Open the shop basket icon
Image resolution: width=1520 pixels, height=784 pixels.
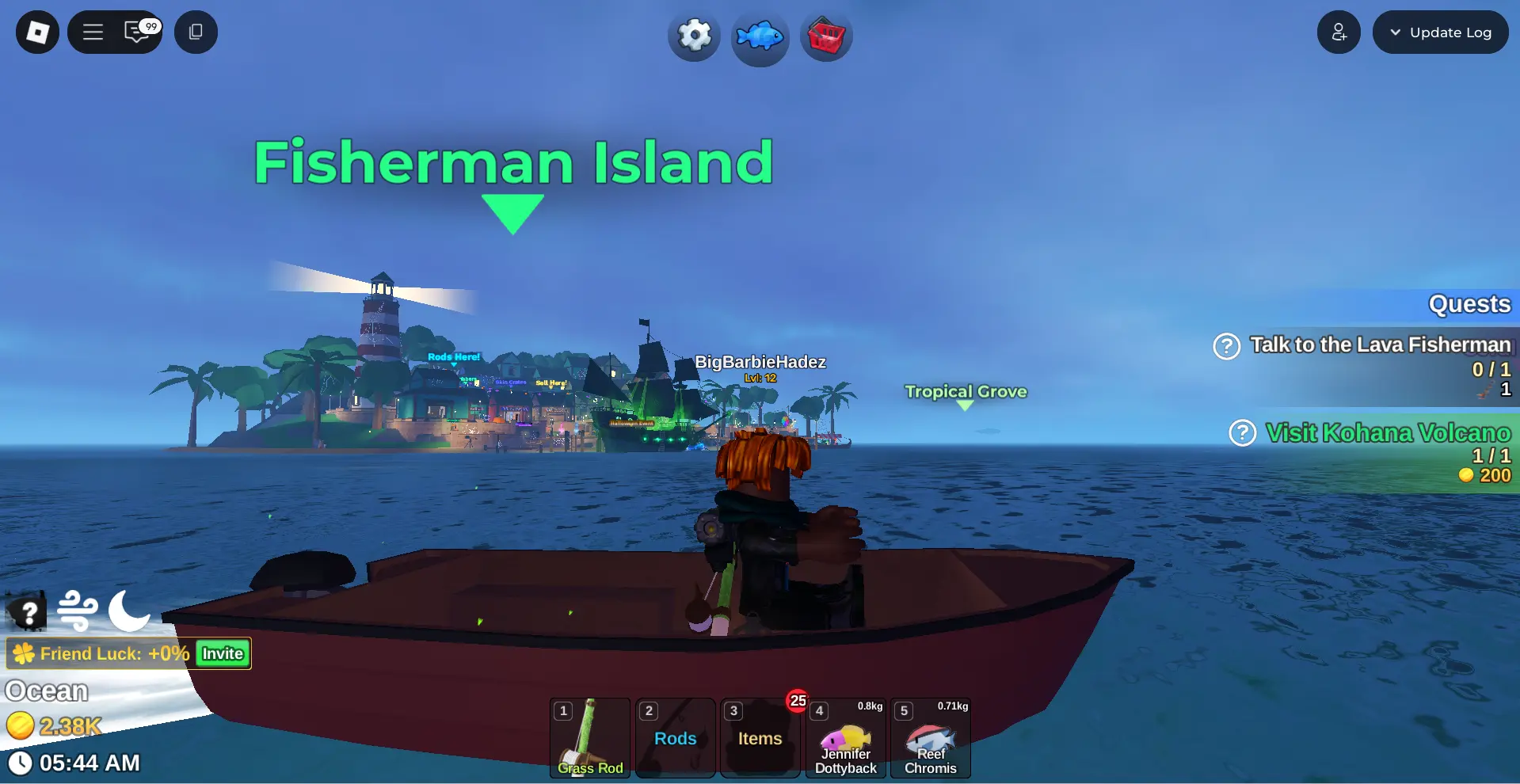pyautogui.click(x=825, y=36)
